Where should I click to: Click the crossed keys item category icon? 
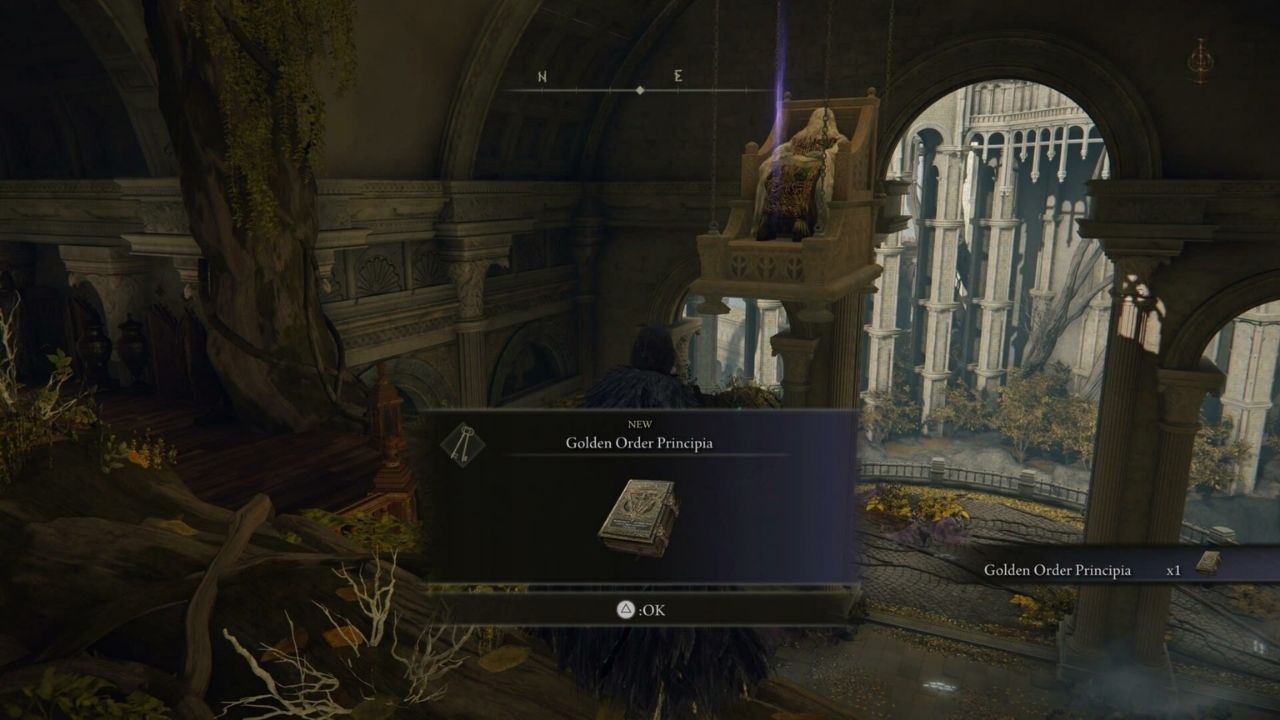point(462,445)
